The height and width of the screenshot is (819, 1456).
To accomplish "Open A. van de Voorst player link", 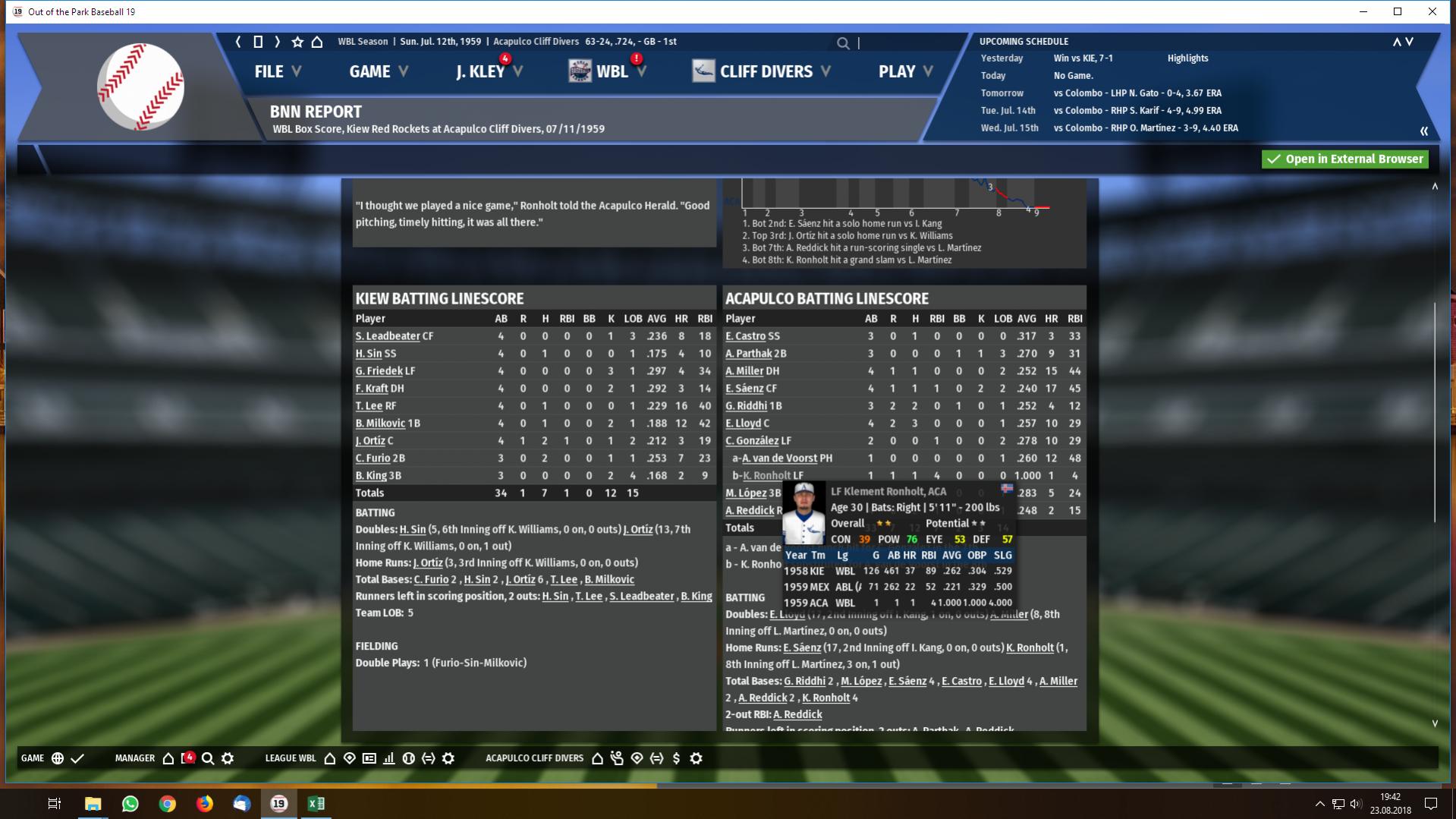I will (779, 458).
